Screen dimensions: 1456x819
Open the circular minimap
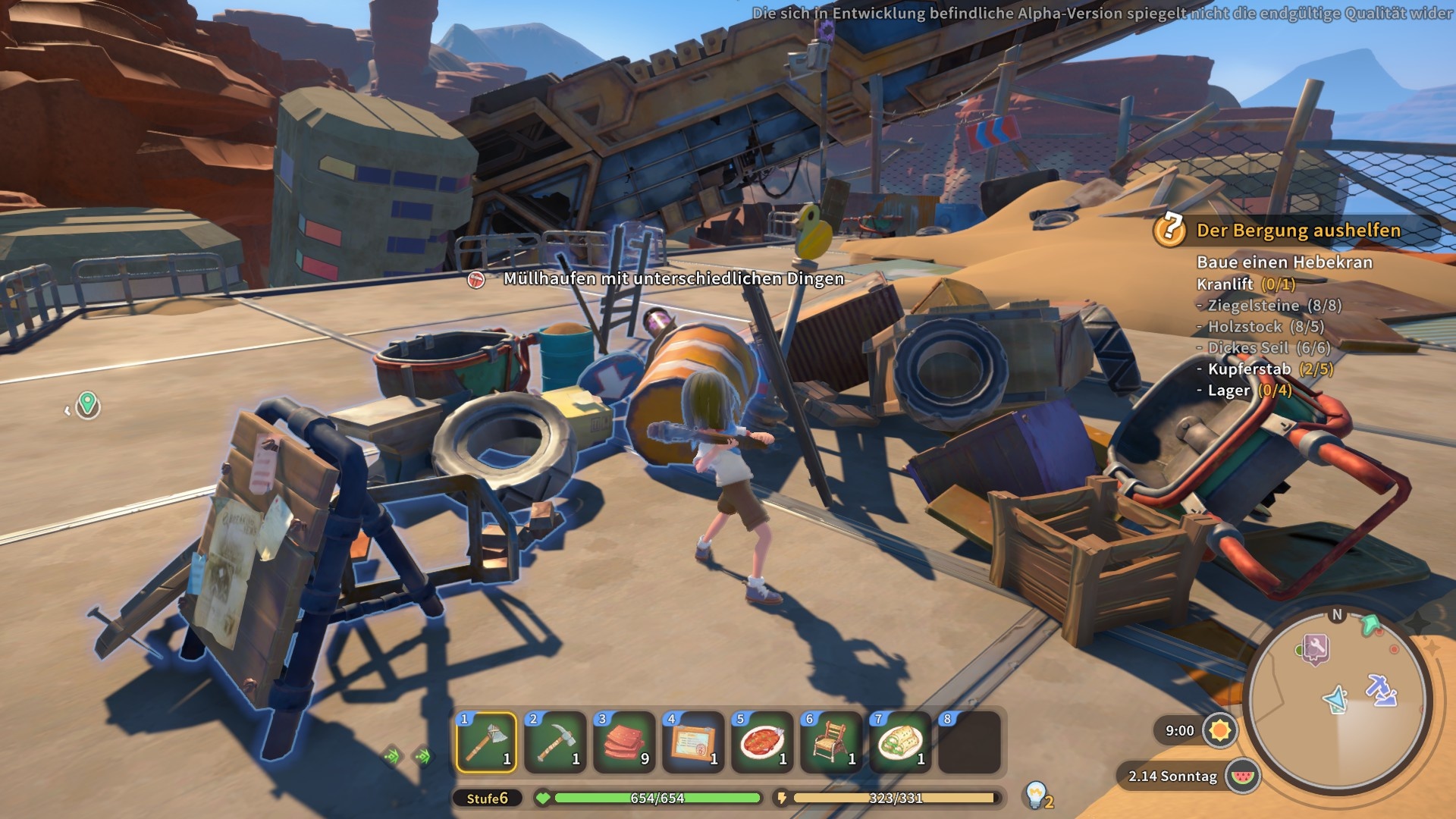click(1338, 701)
